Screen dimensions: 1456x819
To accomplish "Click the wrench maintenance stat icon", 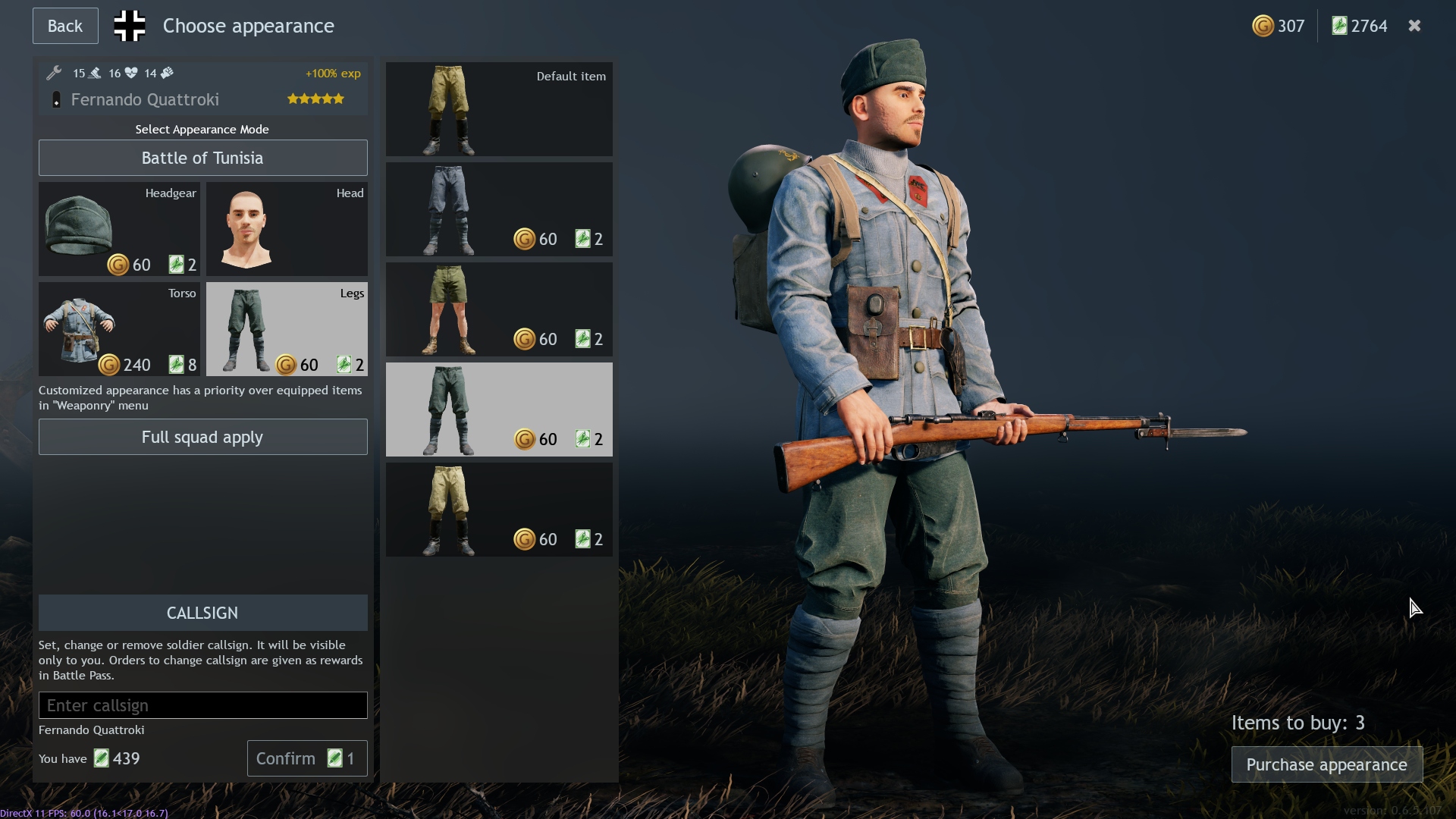I will point(54,73).
